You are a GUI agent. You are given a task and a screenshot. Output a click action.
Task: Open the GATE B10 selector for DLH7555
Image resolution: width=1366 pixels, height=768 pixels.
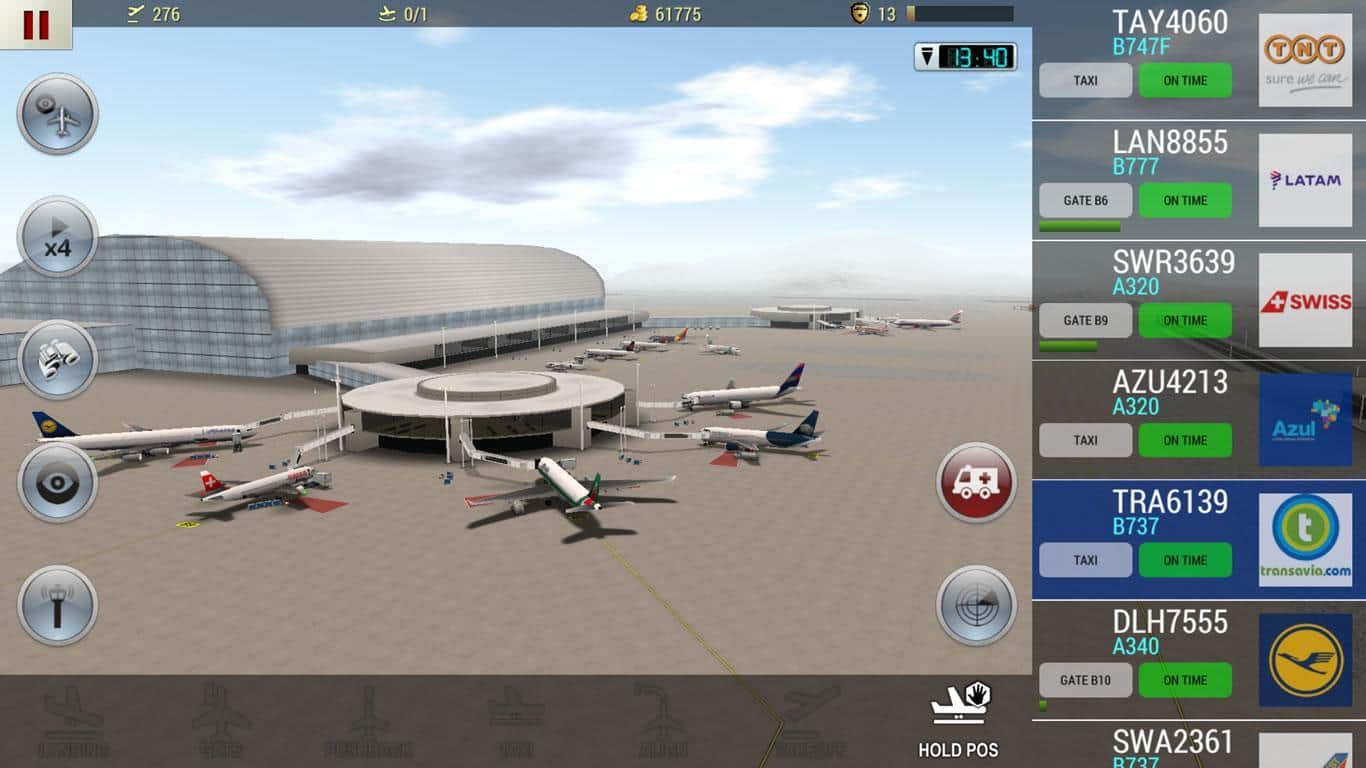tap(1085, 680)
